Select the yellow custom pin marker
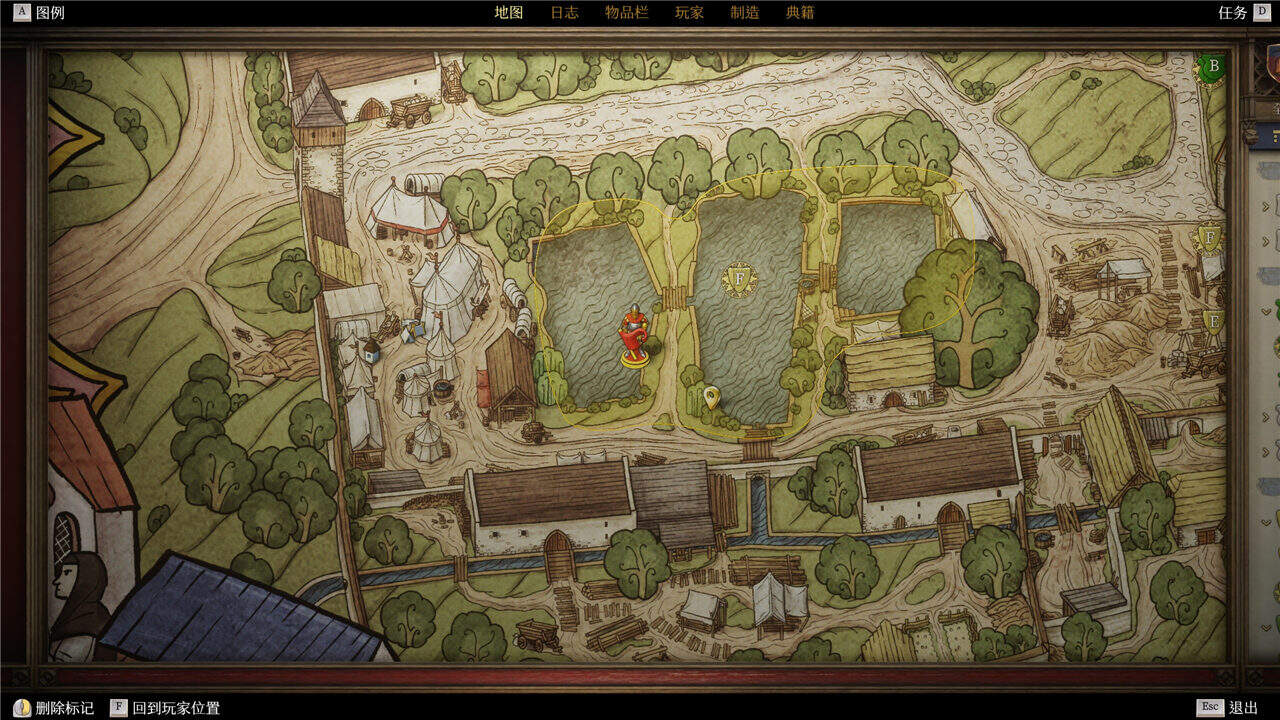Image resolution: width=1280 pixels, height=720 pixels. (x=711, y=398)
